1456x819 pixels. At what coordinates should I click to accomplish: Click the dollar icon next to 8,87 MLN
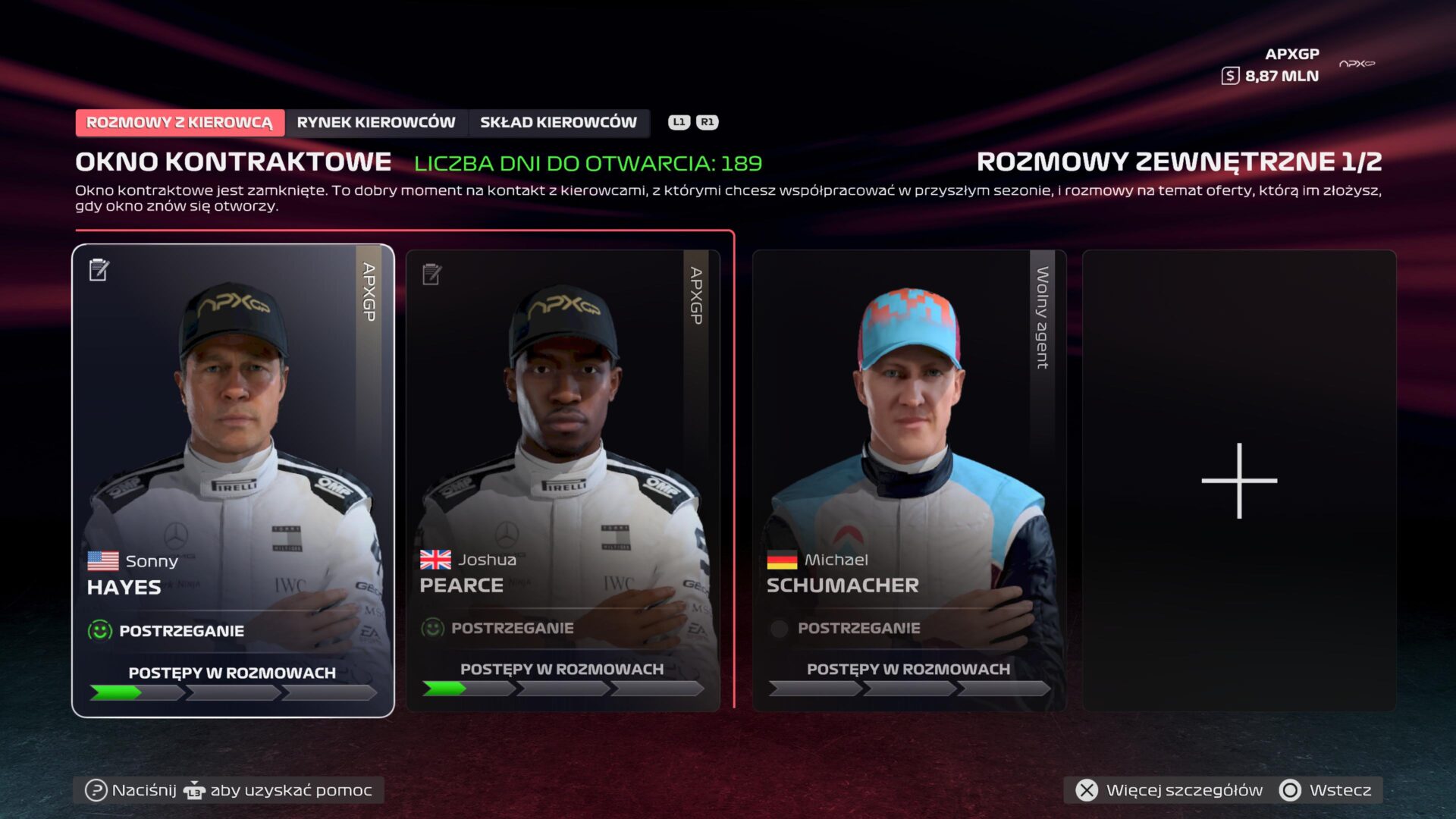[x=1230, y=75]
